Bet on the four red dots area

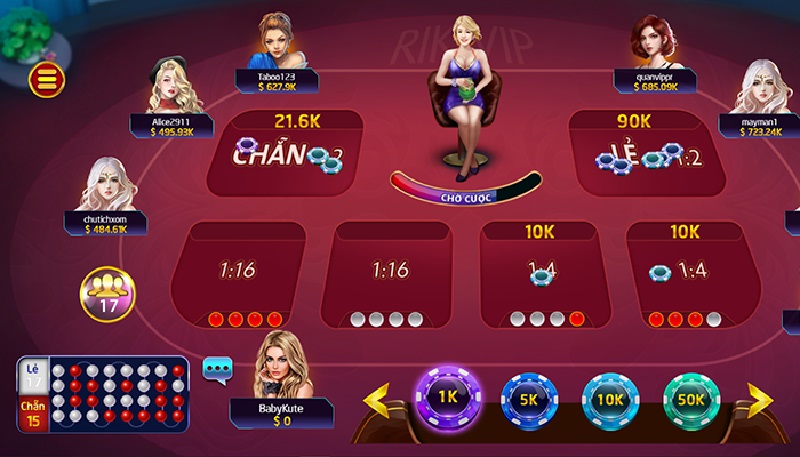click(238, 275)
